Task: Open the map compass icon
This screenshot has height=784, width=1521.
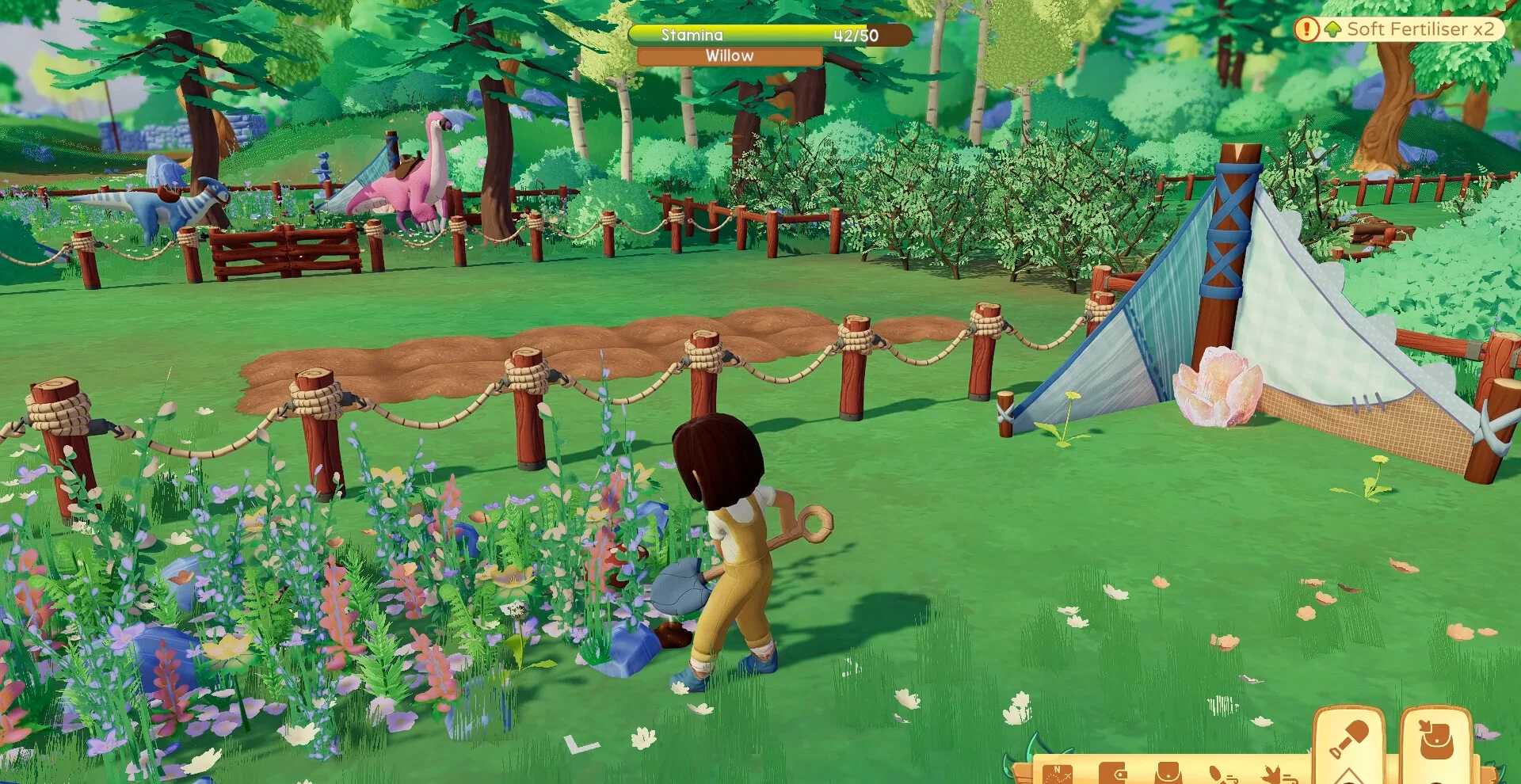Action: click(x=1058, y=774)
